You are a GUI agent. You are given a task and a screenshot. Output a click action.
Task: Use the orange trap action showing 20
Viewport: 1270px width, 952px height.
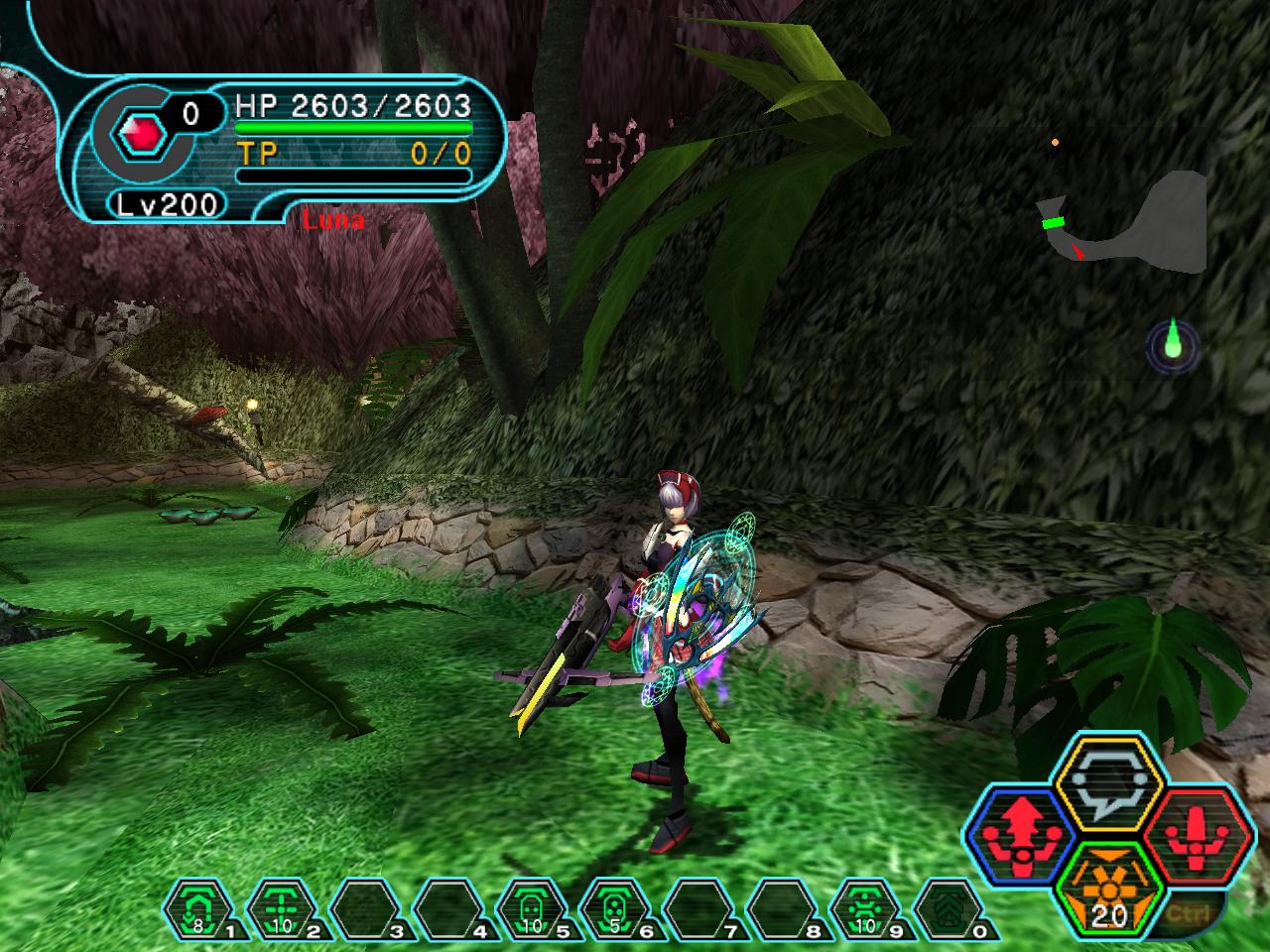click(x=1108, y=889)
